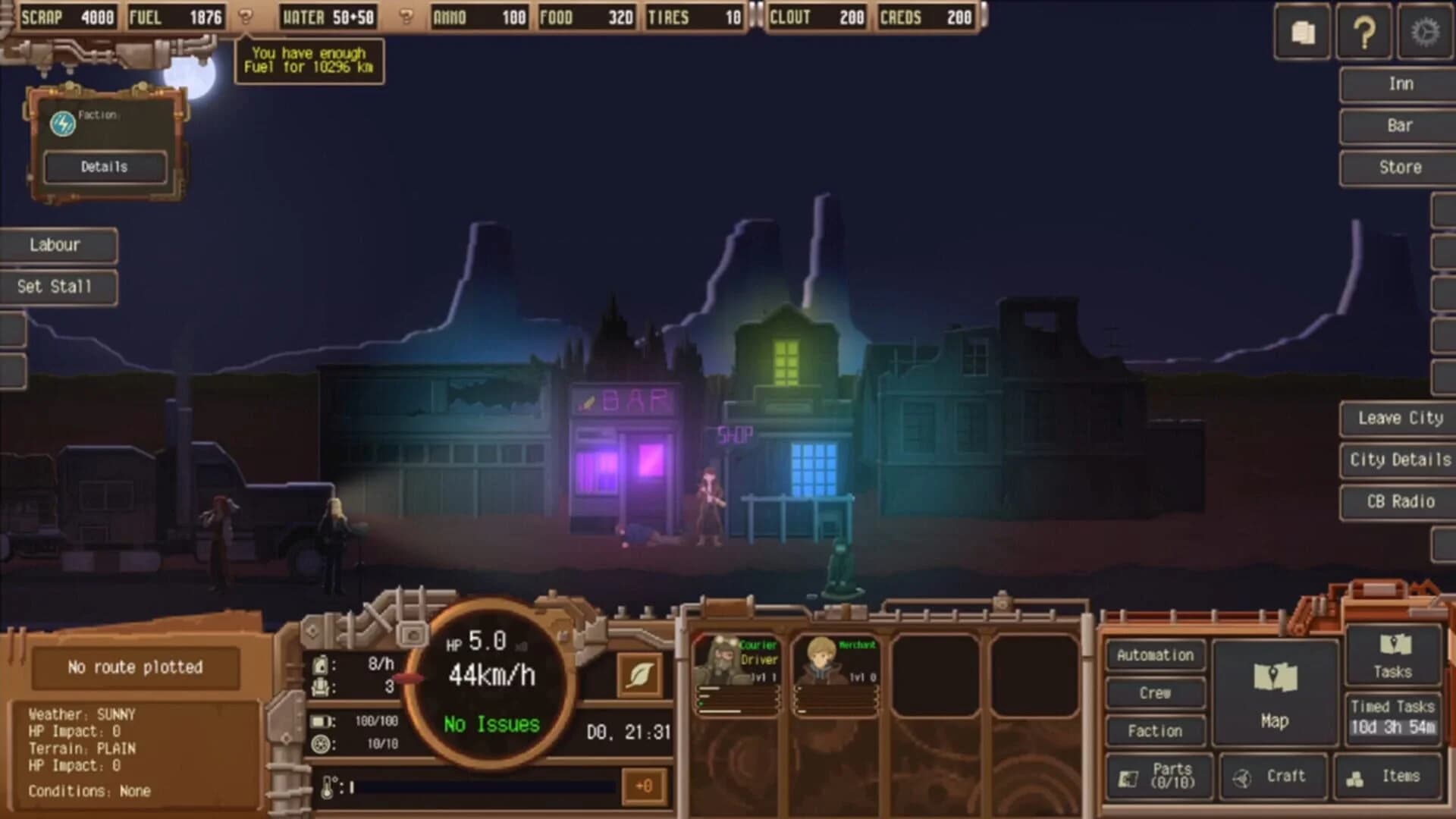Expand the faction Details panel
Image resolution: width=1456 pixels, height=819 pixels.
104,167
